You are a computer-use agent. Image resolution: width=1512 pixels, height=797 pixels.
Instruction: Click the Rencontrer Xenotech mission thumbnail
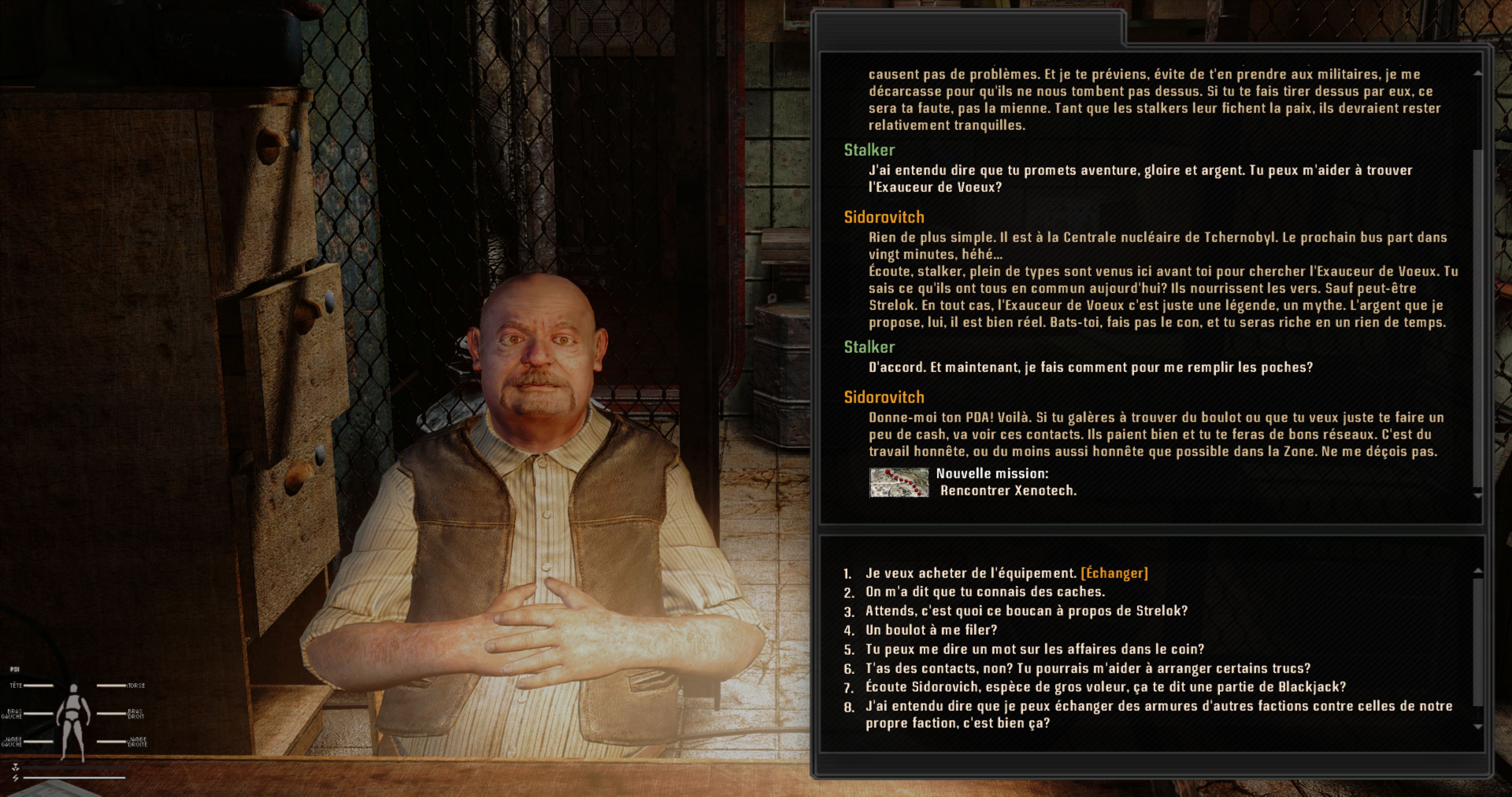click(898, 482)
